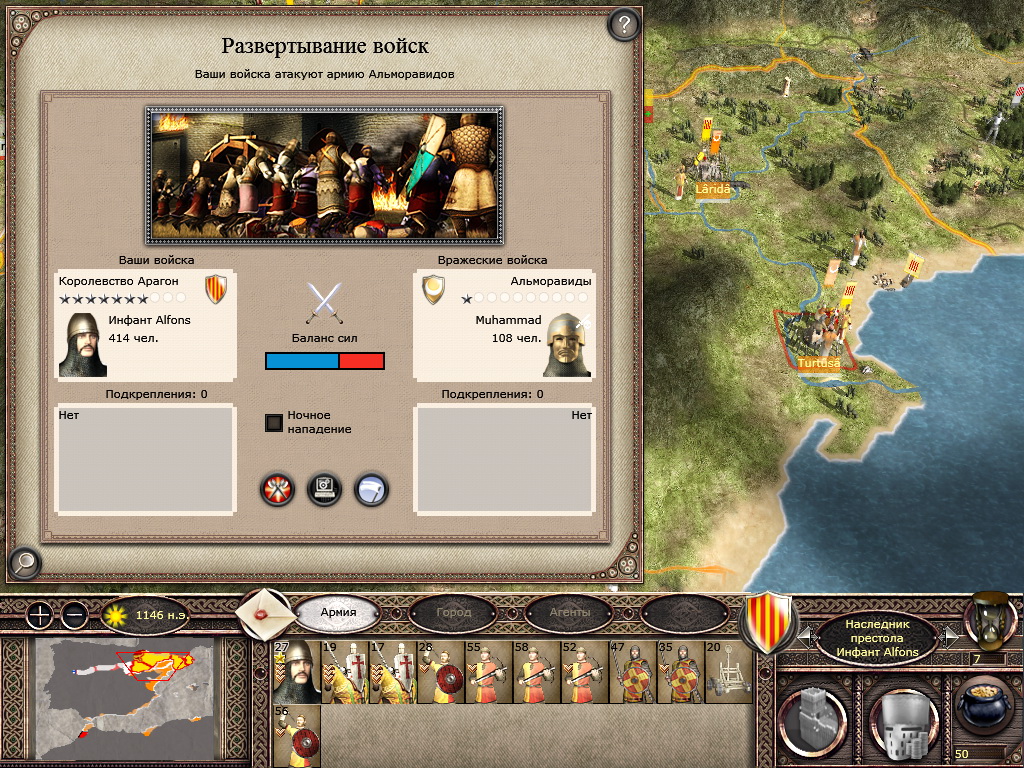Select the catapult unit card
This screenshot has height=768, width=1024.
(727, 673)
